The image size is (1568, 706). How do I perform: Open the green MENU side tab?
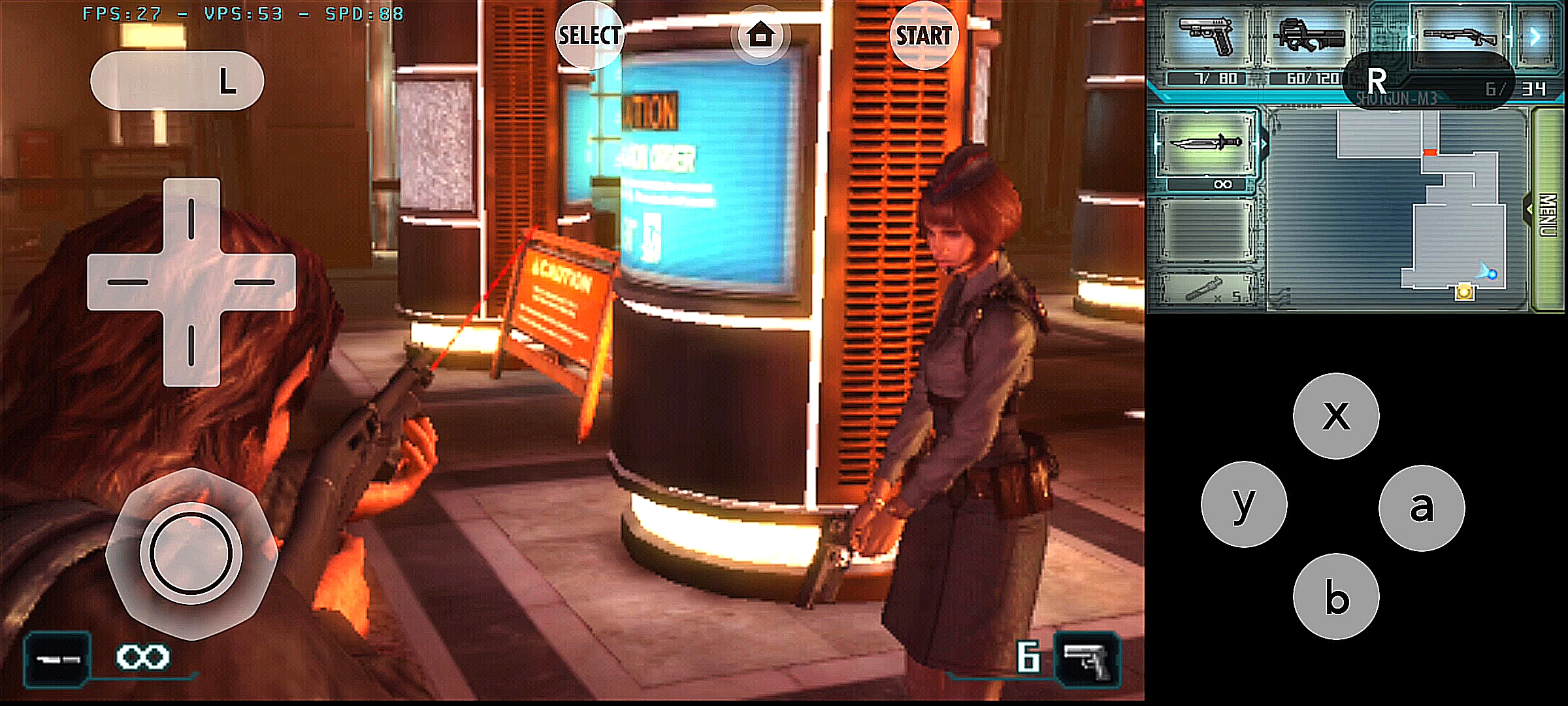pos(1547,209)
